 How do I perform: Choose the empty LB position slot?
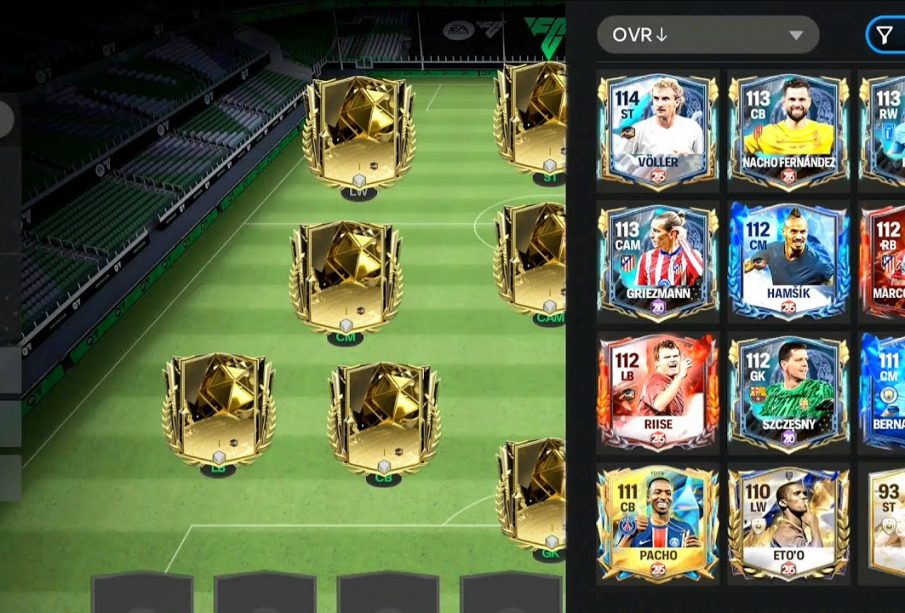(x=218, y=411)
